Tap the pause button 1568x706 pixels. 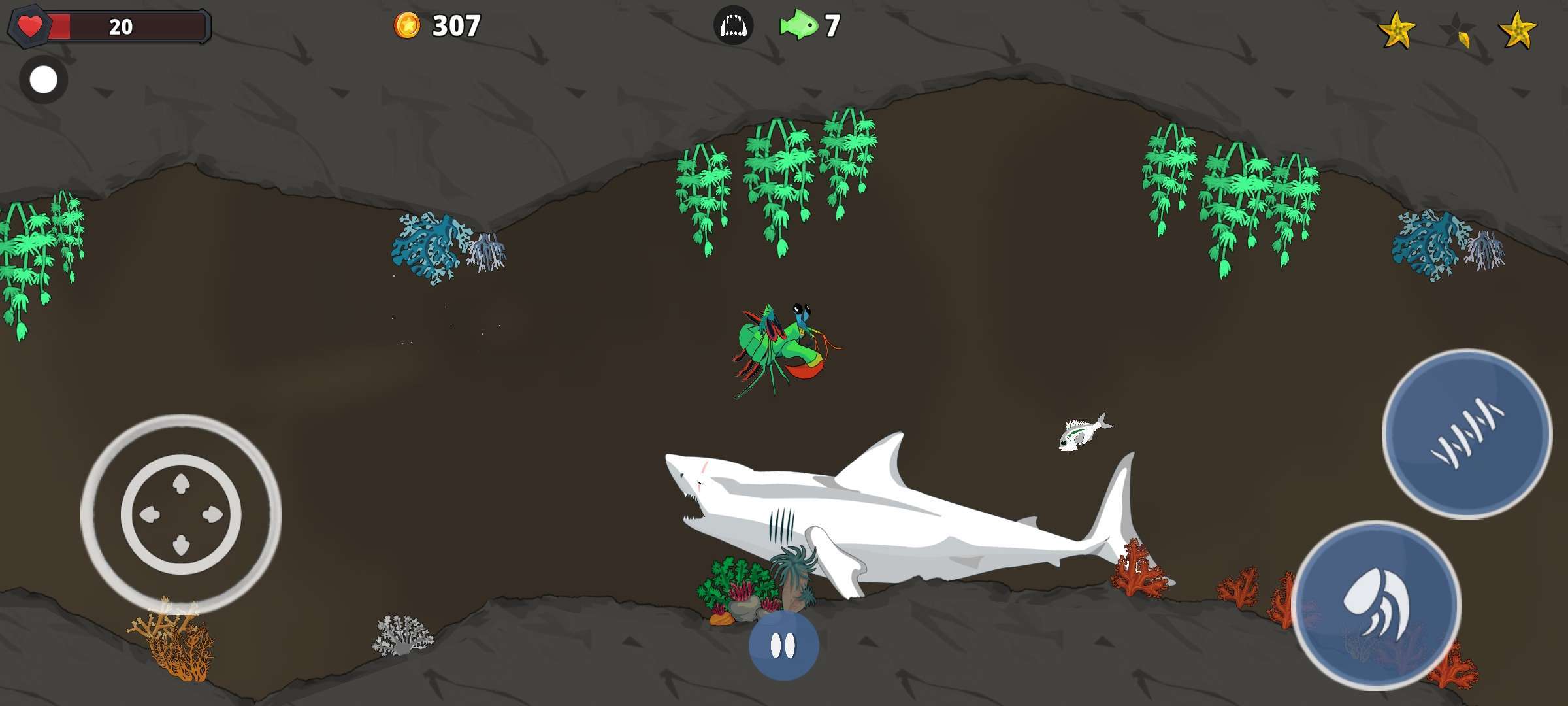(x=783, y=646)
